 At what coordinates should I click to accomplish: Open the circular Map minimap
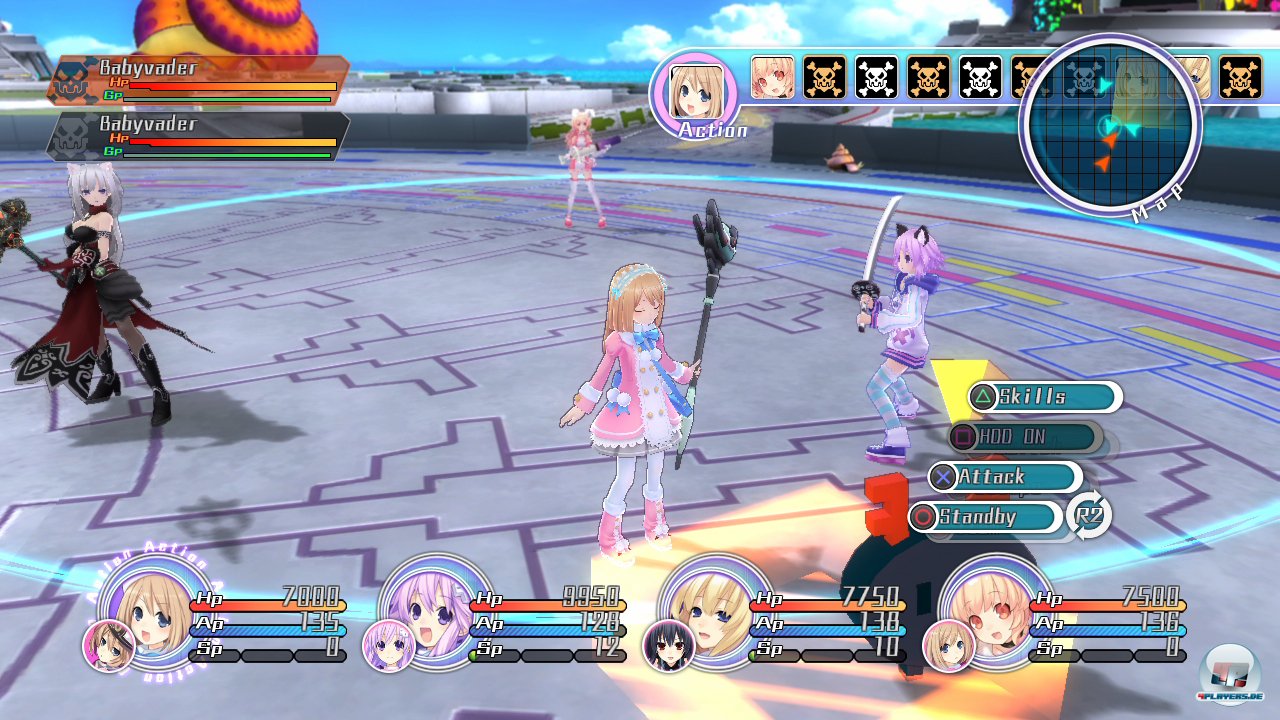coord(1108,126)
